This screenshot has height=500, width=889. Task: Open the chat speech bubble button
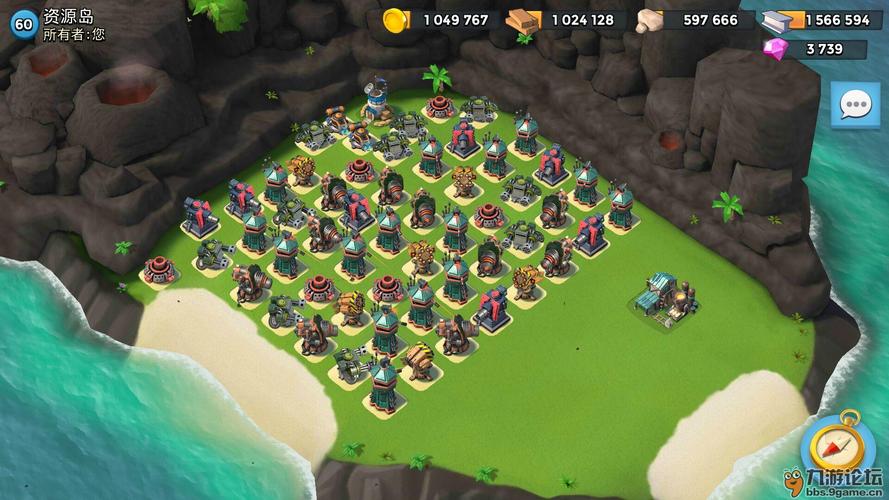click(x=855, y=105)
